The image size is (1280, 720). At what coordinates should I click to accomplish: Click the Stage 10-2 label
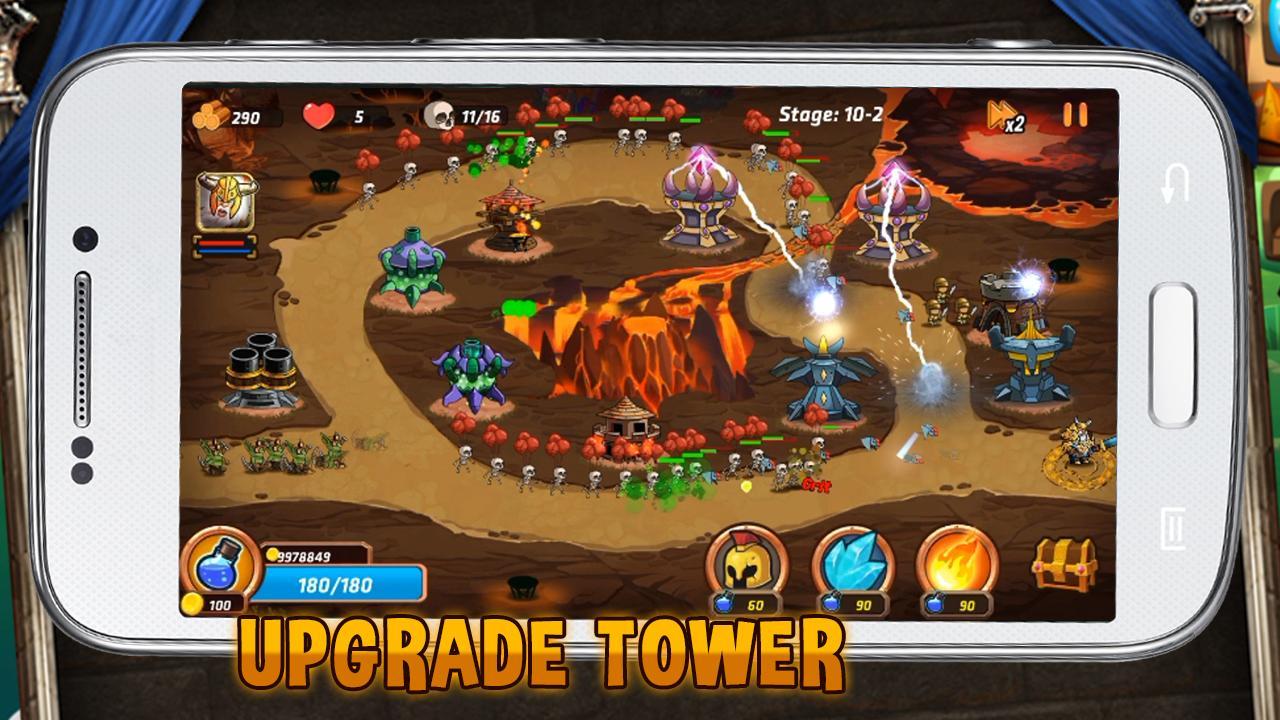coord(833,113)
